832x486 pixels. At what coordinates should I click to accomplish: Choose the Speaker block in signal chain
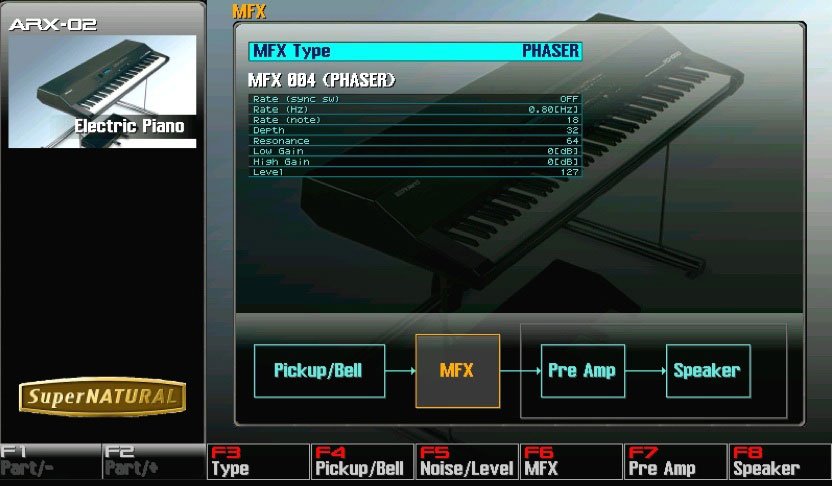coord(707,371)
